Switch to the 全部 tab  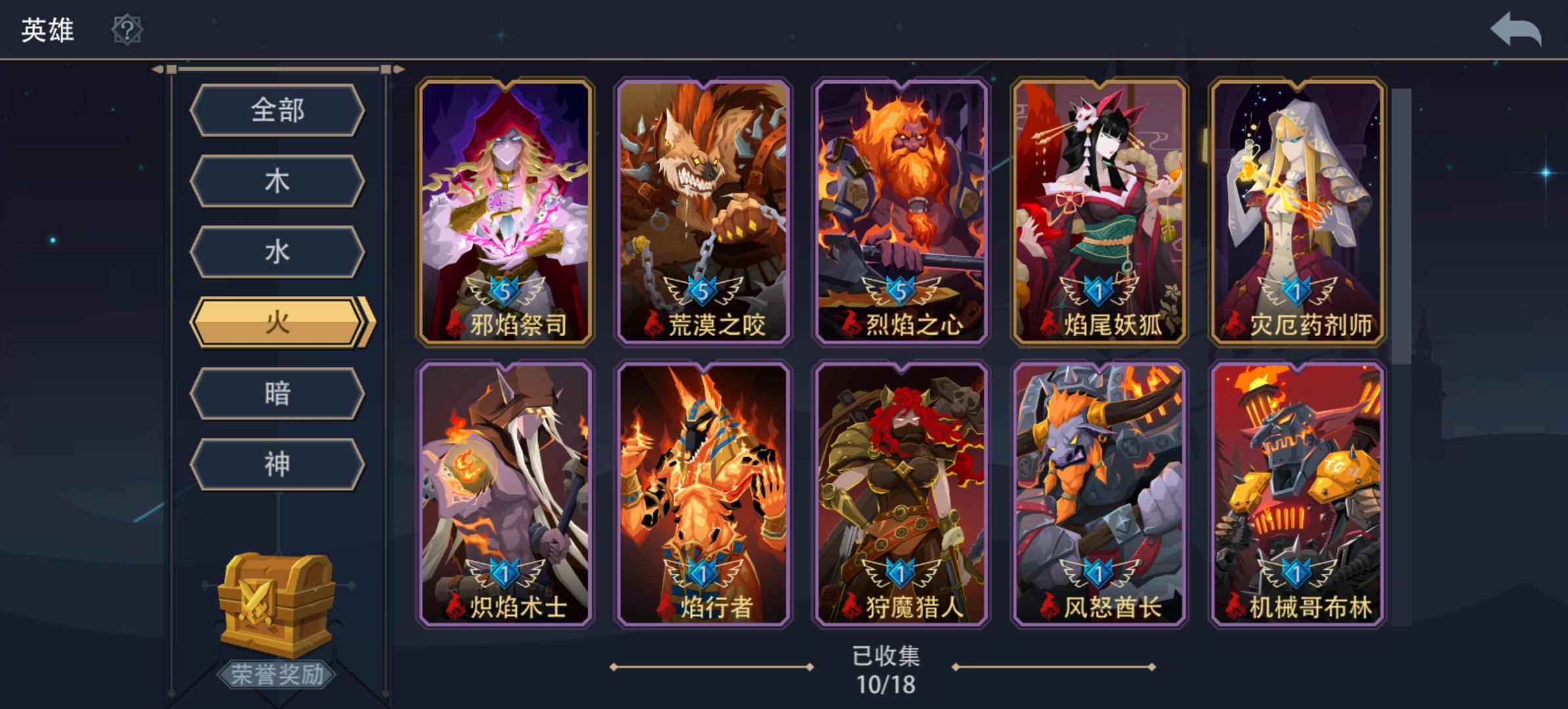click(277, 110)
